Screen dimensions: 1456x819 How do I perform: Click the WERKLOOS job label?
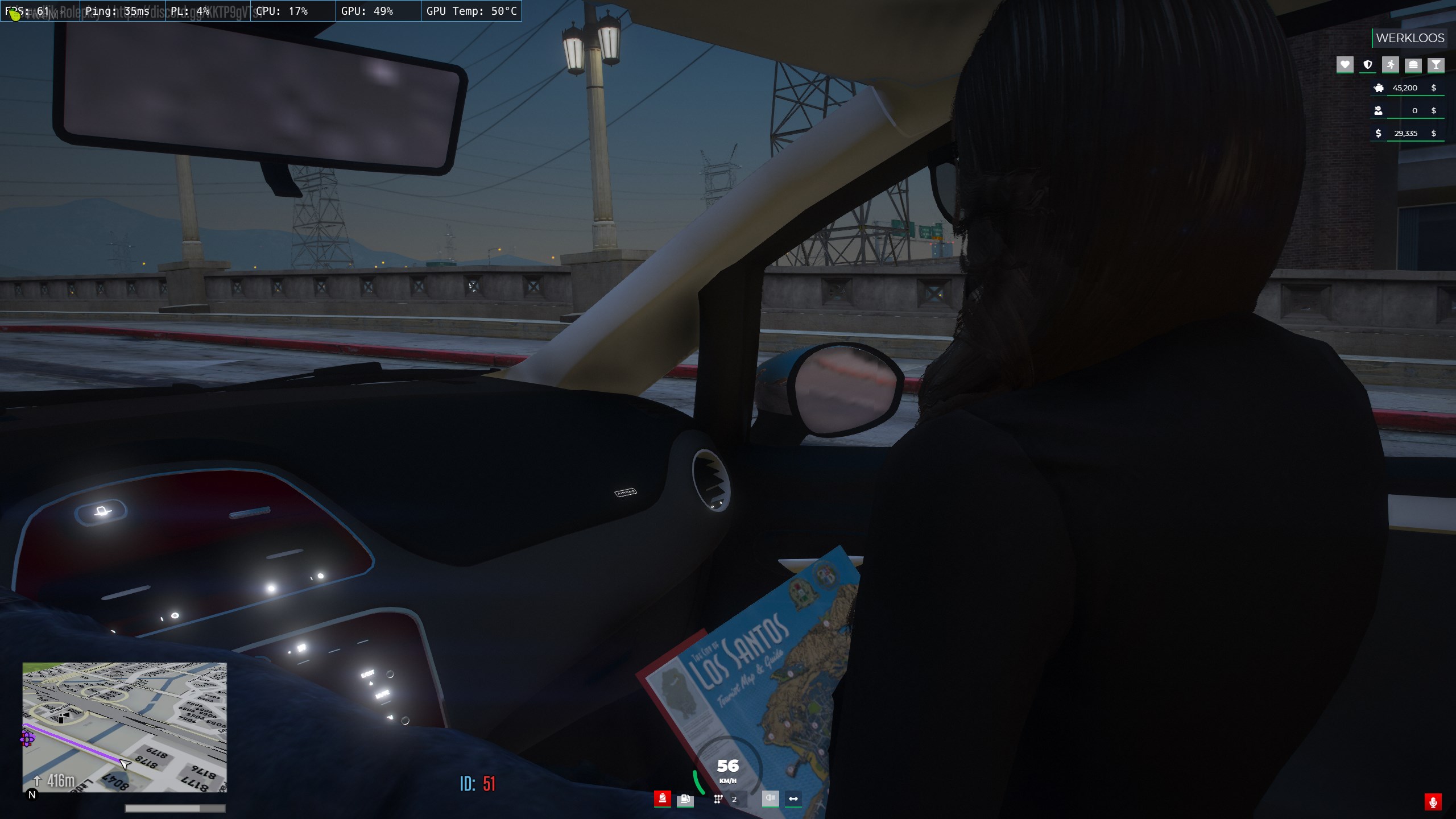[x=1410, y=38]
